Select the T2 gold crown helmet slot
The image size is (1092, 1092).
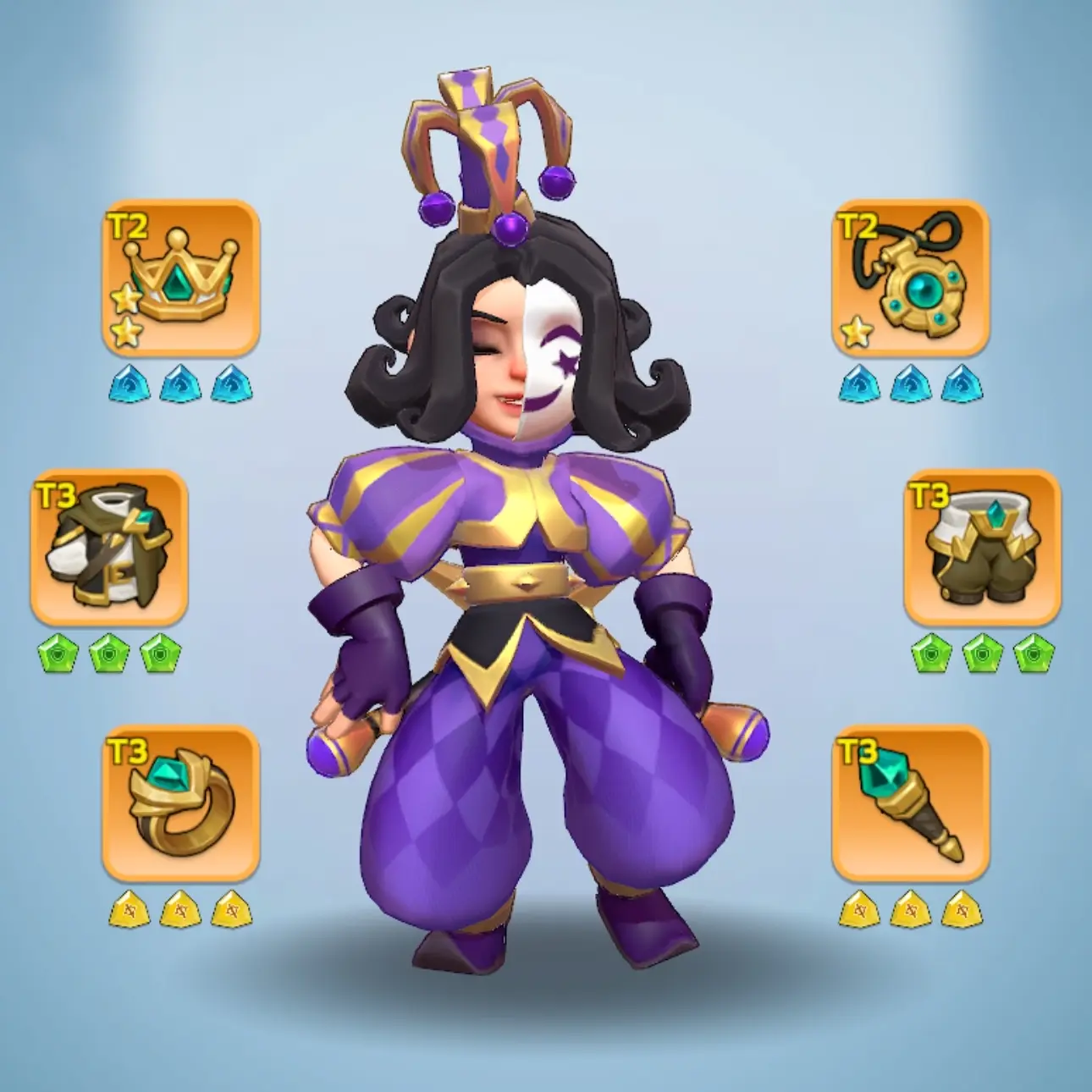click(180, 277)
